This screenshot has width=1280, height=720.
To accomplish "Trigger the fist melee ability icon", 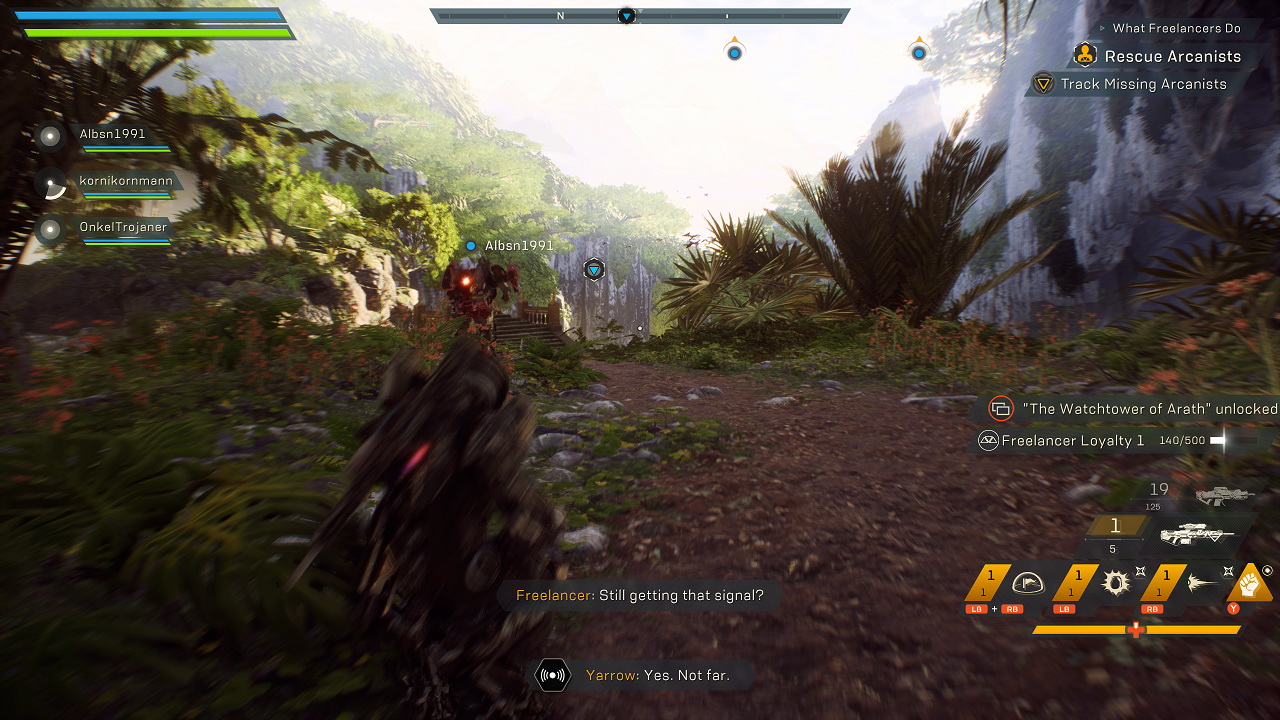I will click(1248, 581).
